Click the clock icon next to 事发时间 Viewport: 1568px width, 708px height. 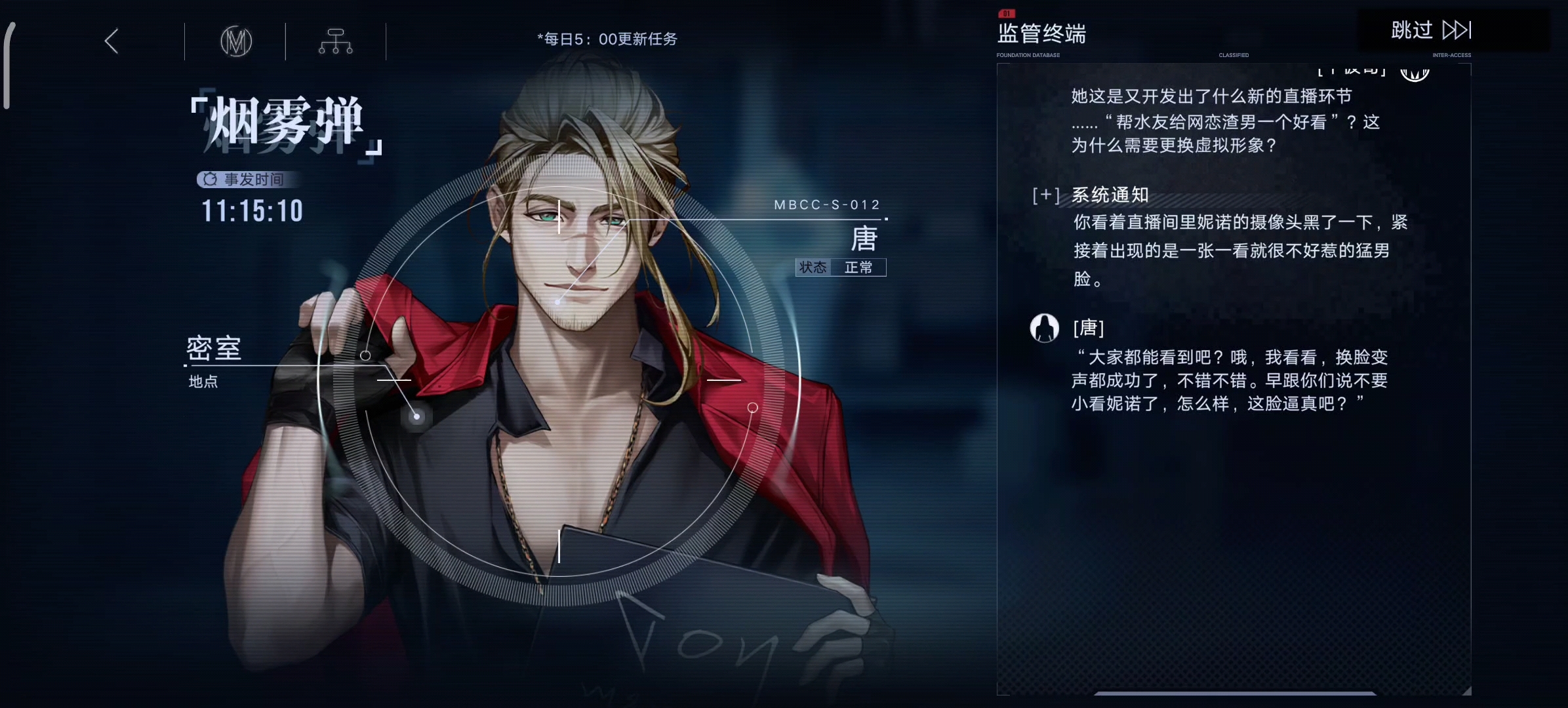coord(209,180)
